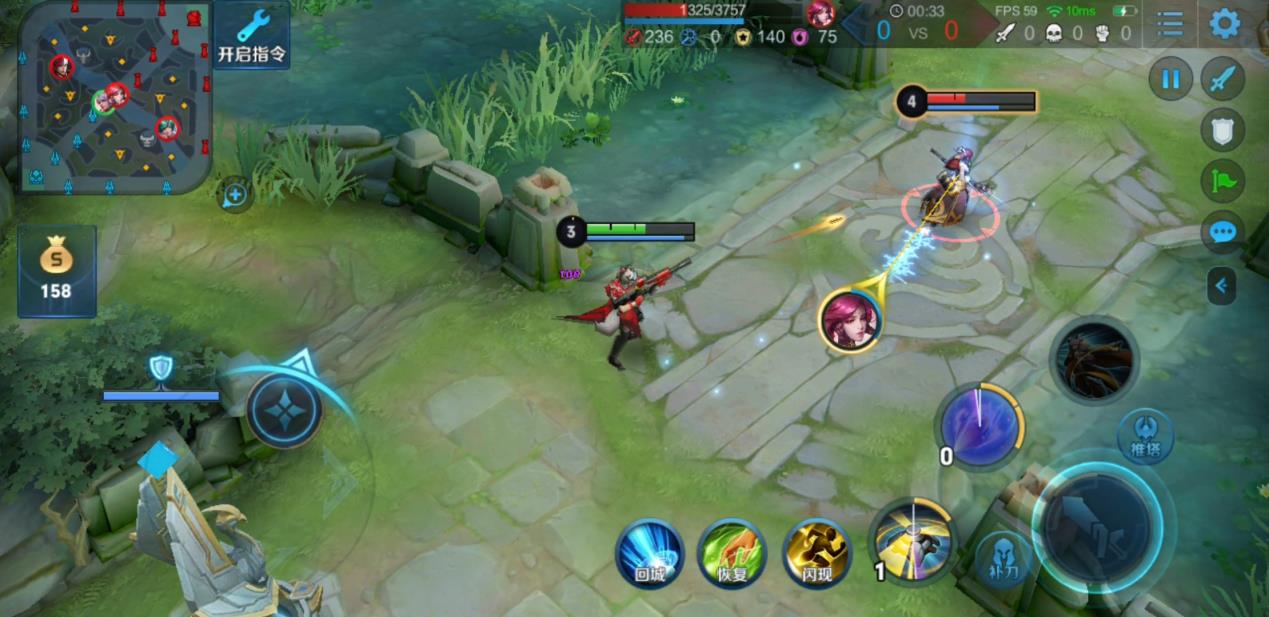The image size is (1269, 617).
Task: Pause the match
Action: pyautogui.click(x=1170, y=79)
